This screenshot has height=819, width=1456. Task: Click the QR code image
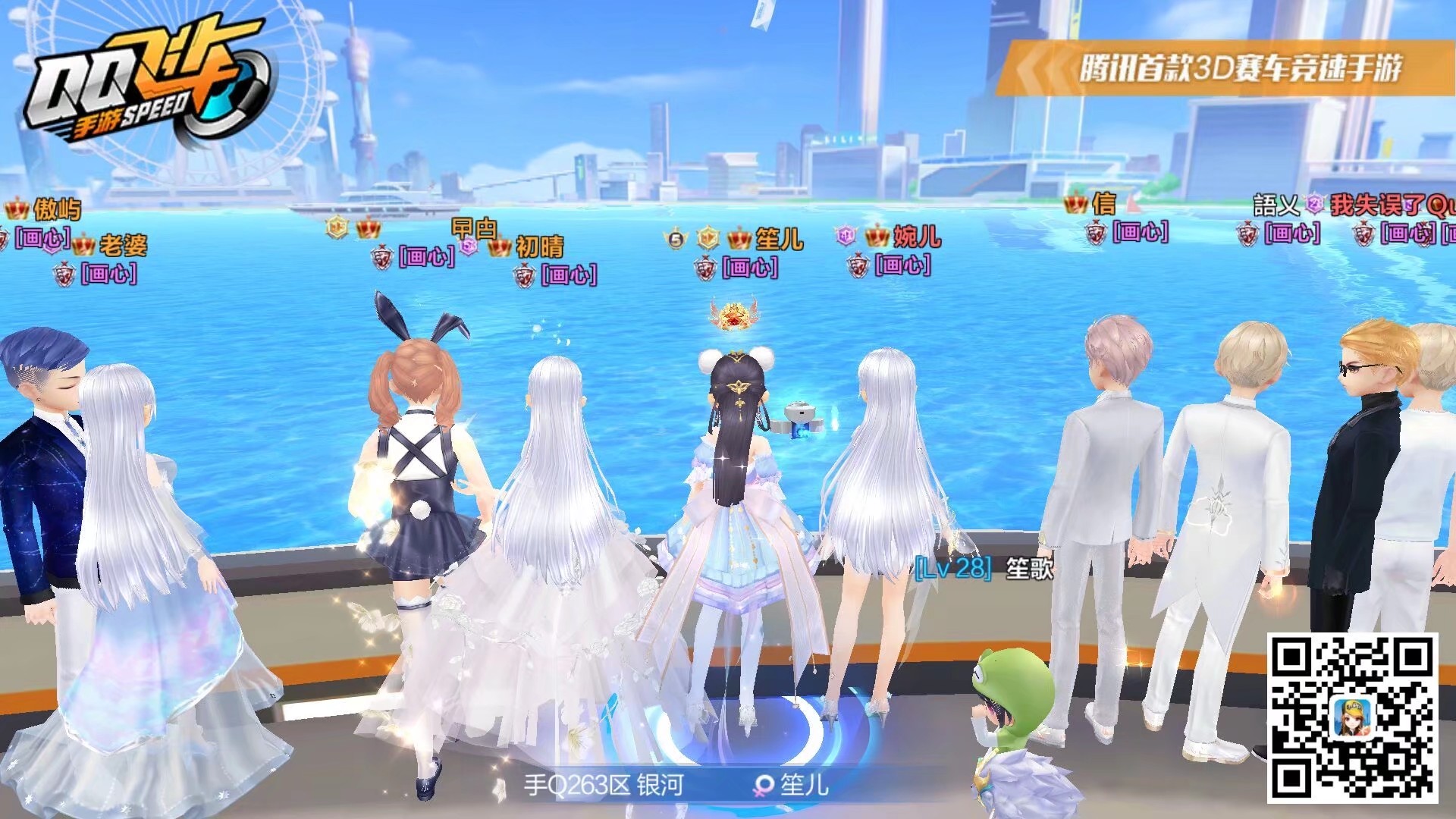[x=1352, y=717]
